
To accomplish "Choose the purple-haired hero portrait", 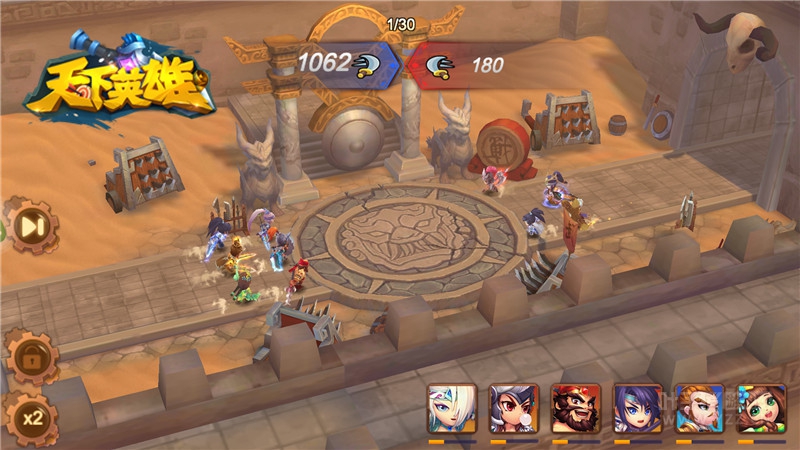I will (638, 408).
